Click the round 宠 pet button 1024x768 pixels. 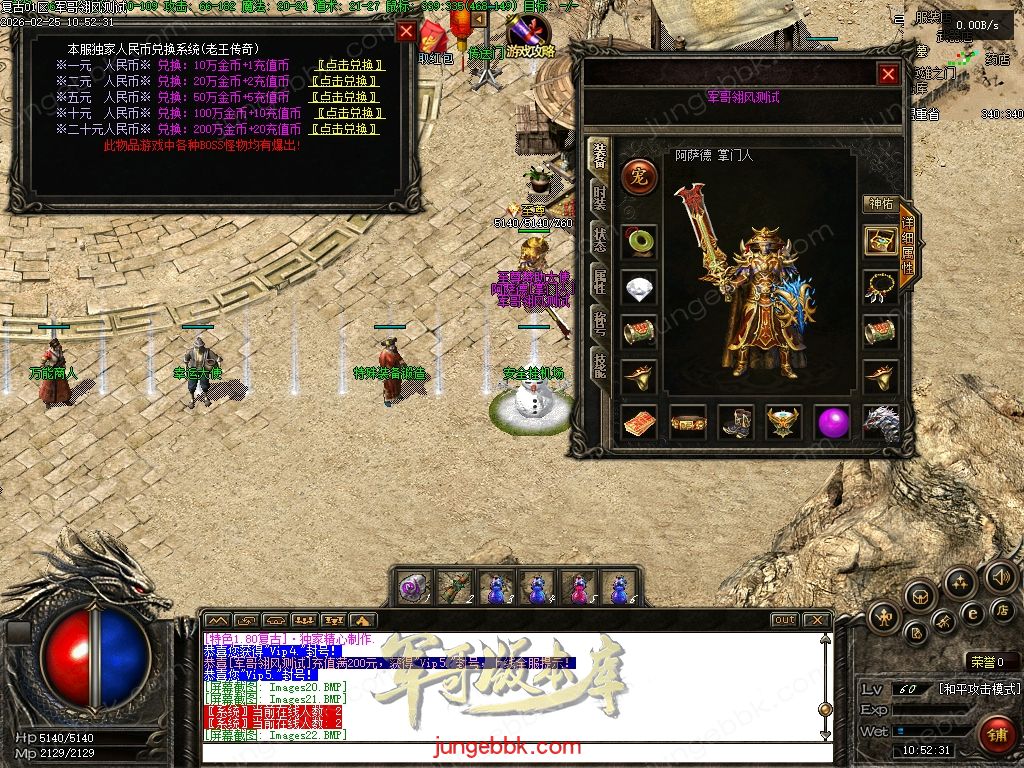click(x=639, y=177)
